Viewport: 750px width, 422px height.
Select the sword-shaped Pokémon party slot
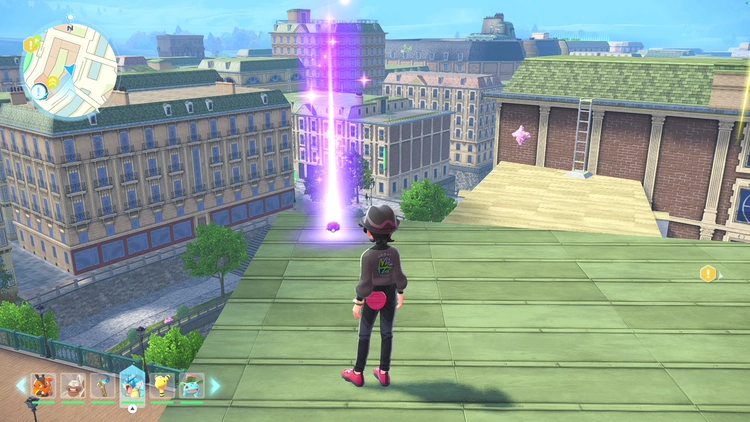tap(101, 385)
